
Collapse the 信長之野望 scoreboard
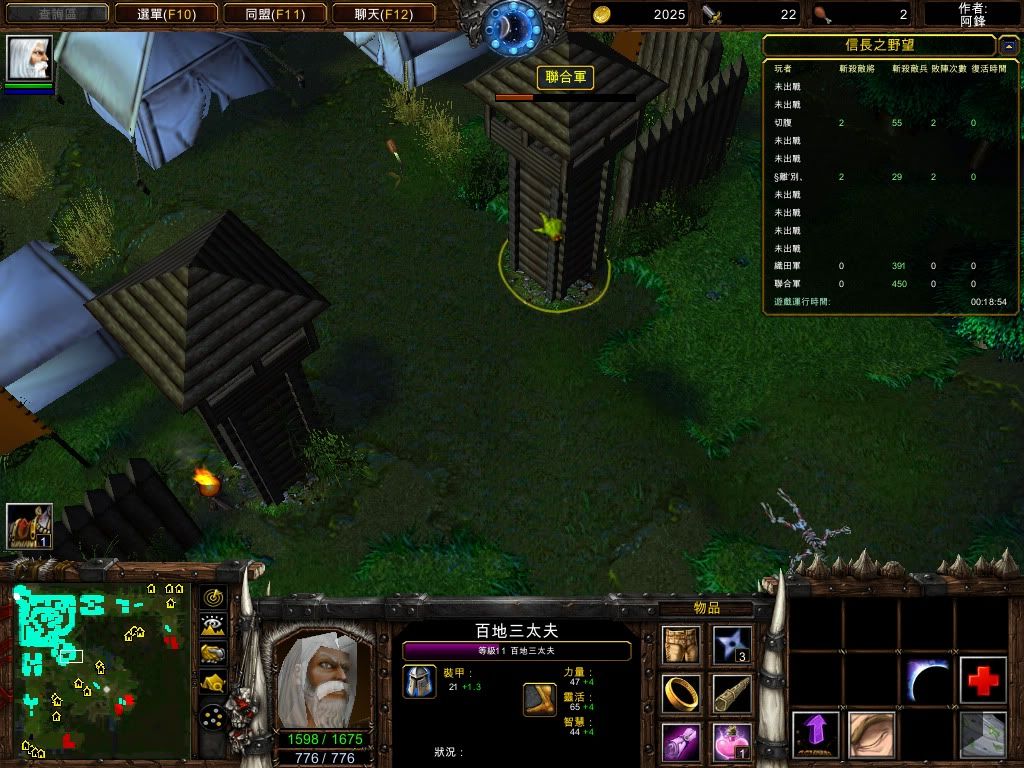coord(1009,46)
